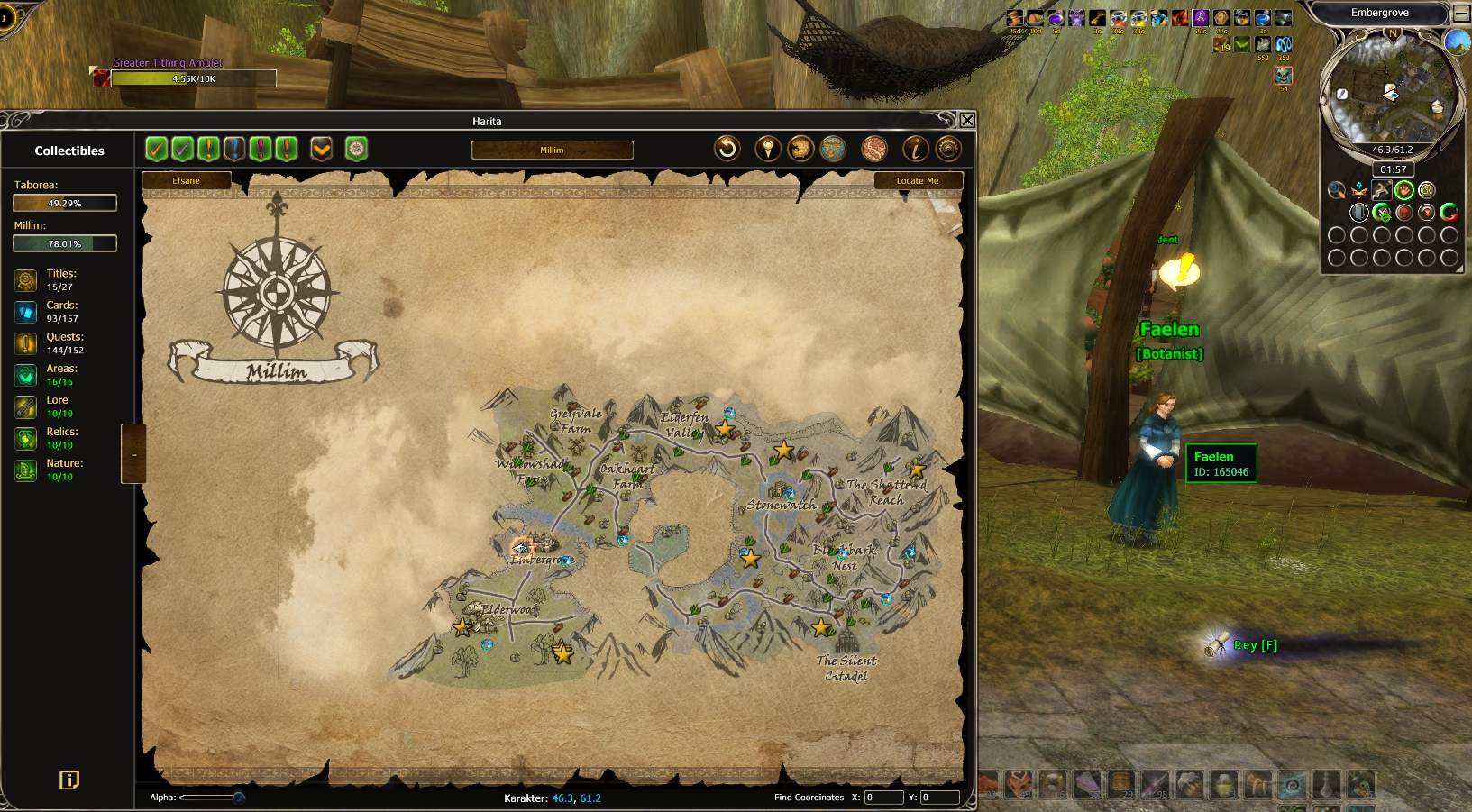Select the Titles collectibles entry
The width and height of the screenshot is (1472, 812).
(60, 279)
